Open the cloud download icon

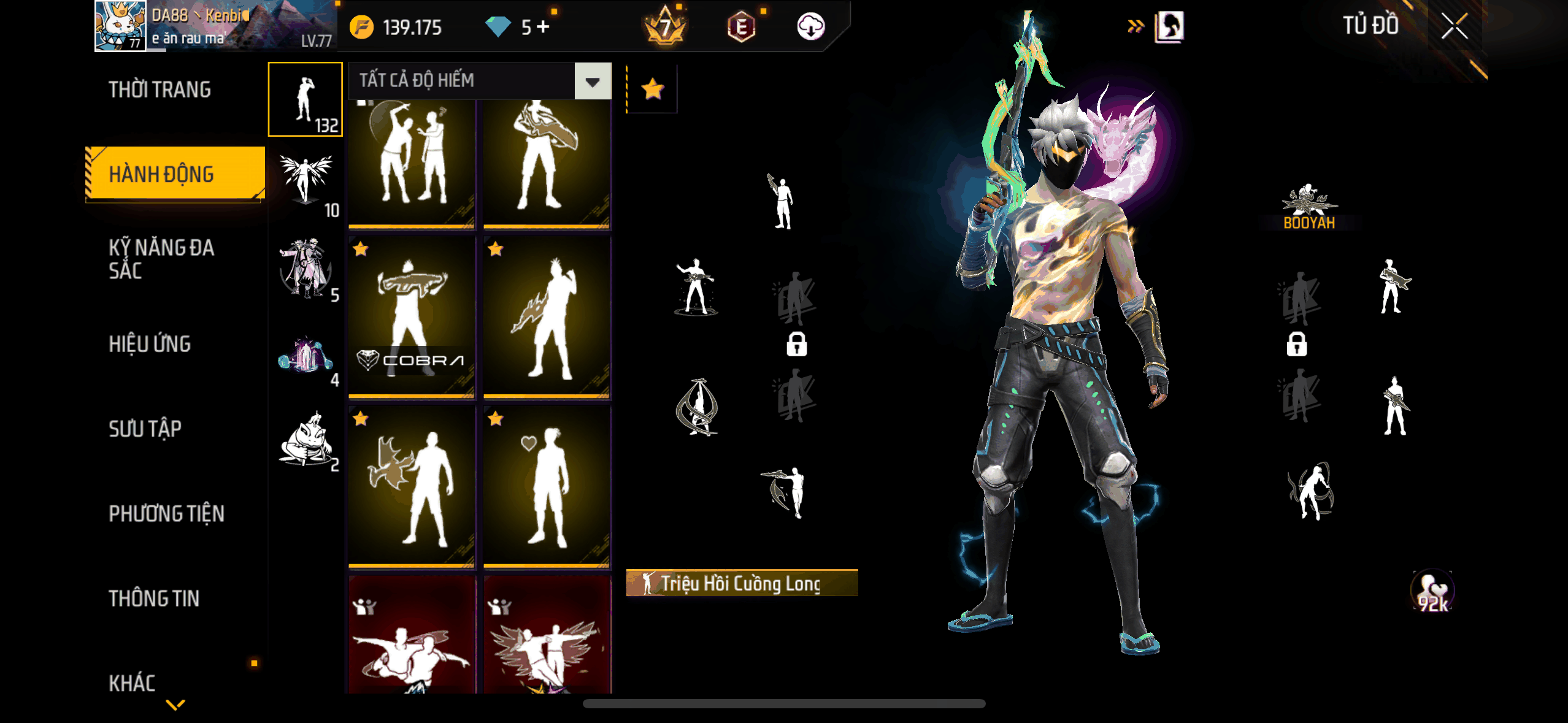point(810,27)
